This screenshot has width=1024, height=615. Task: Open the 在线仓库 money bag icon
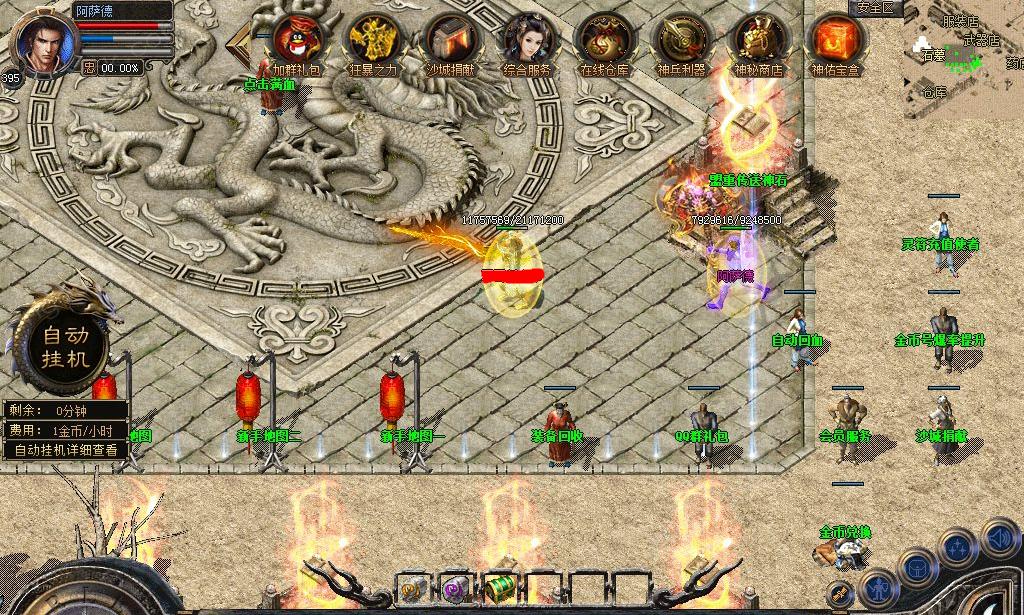pyautogui.click(x=604, y=42)
